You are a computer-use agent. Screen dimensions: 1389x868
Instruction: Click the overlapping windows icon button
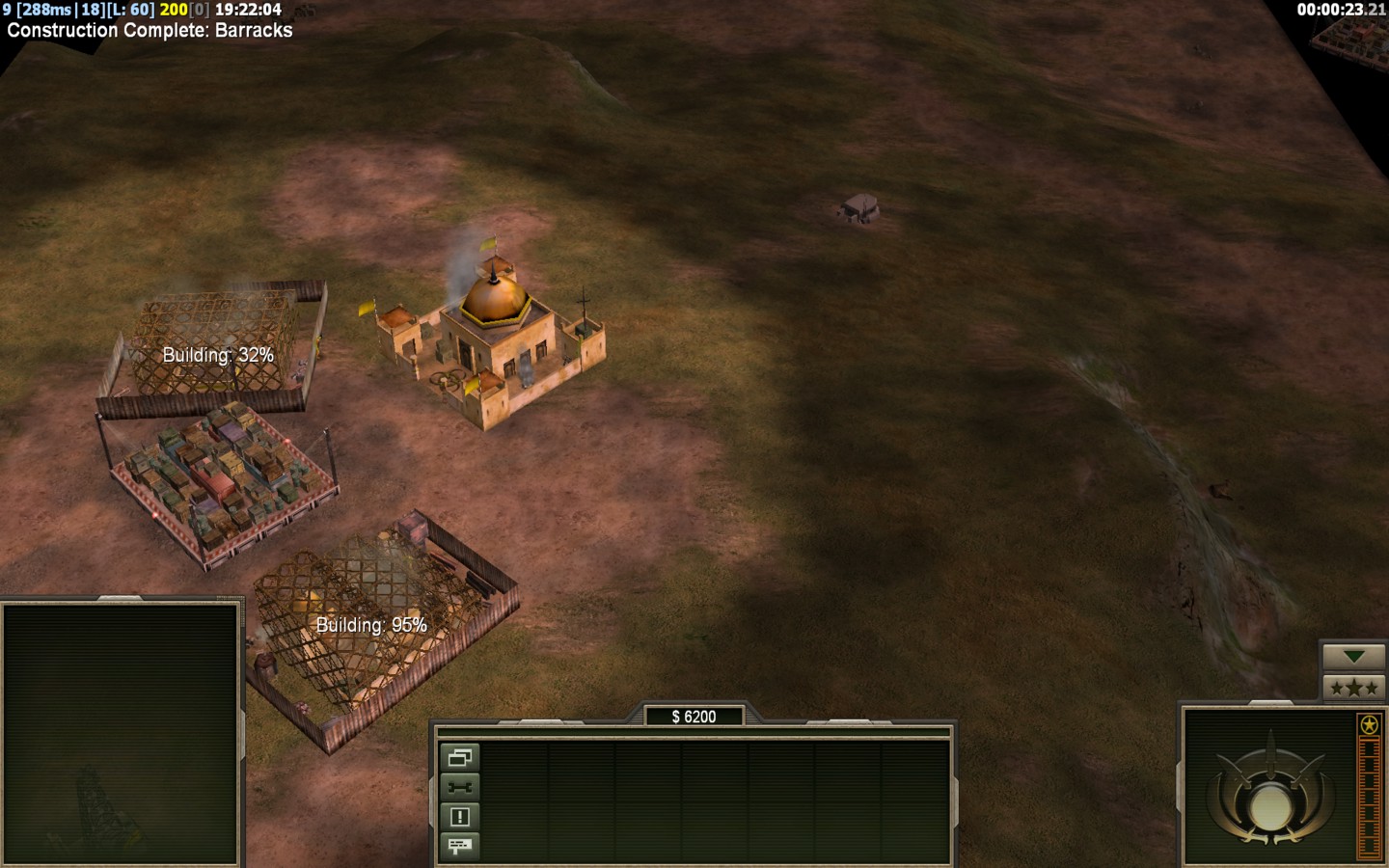pos(459,758)
